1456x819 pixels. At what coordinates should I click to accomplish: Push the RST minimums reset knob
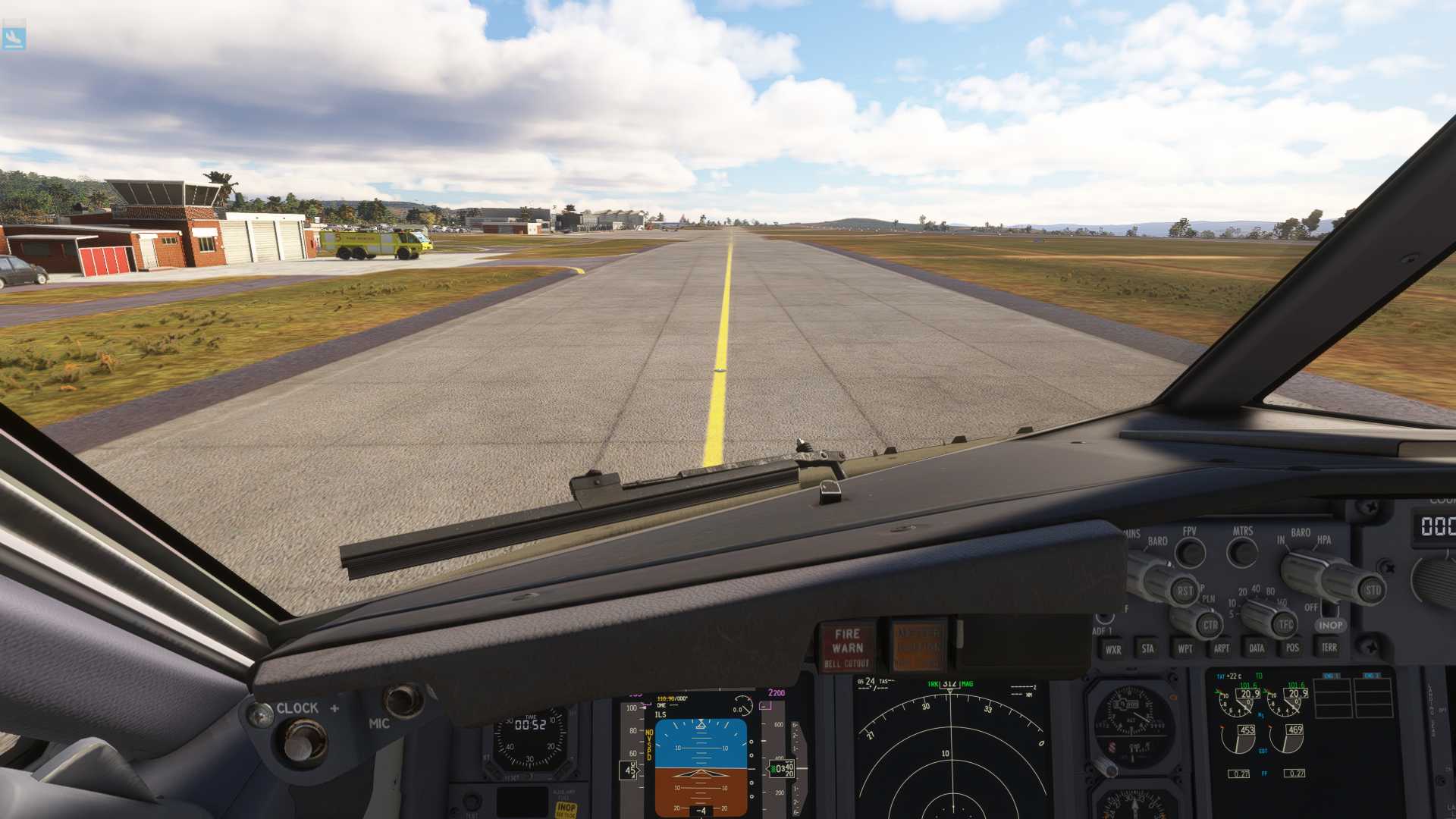(1183, 591)
